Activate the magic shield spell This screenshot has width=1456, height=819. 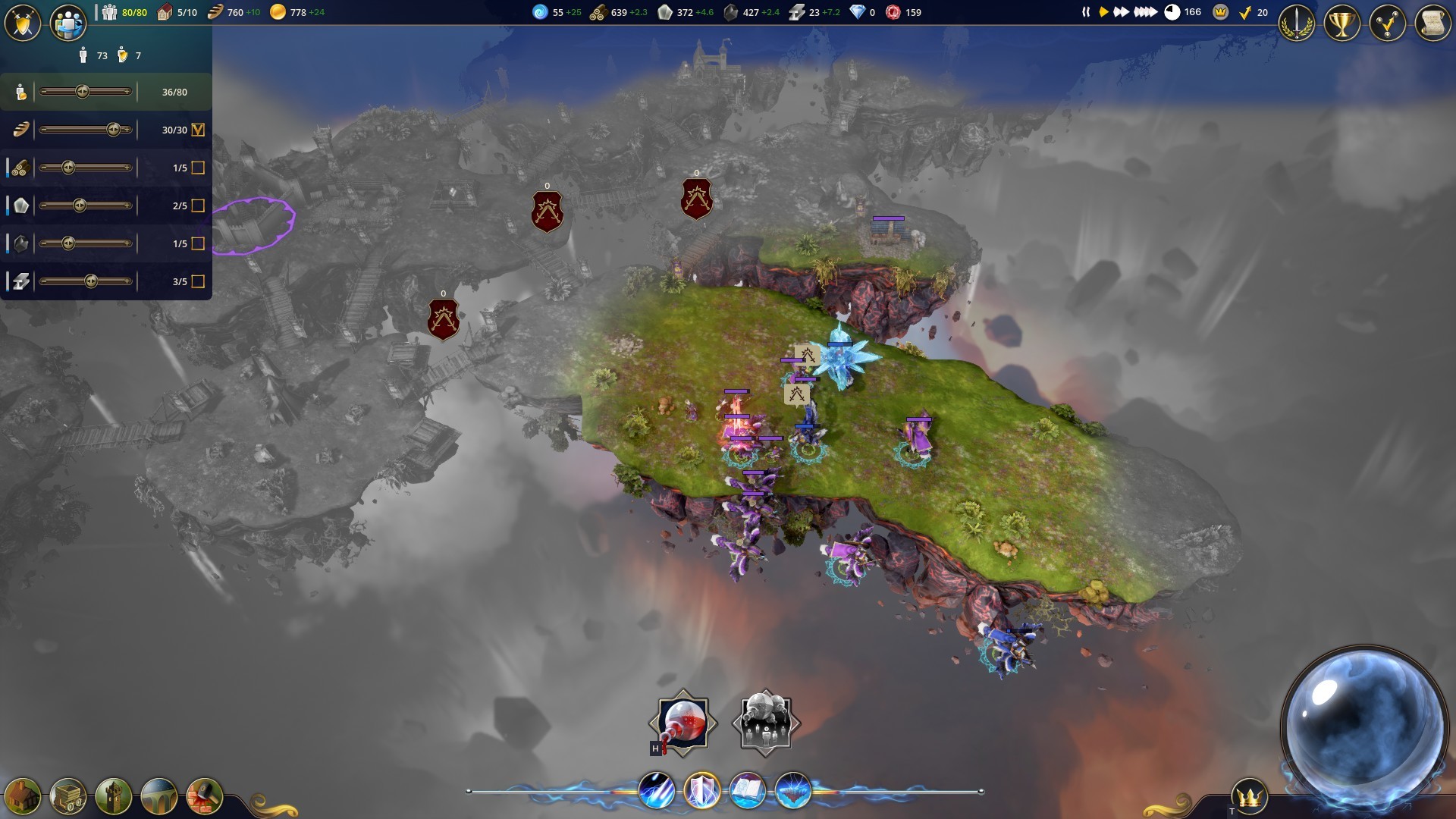[x=701, y=791]
